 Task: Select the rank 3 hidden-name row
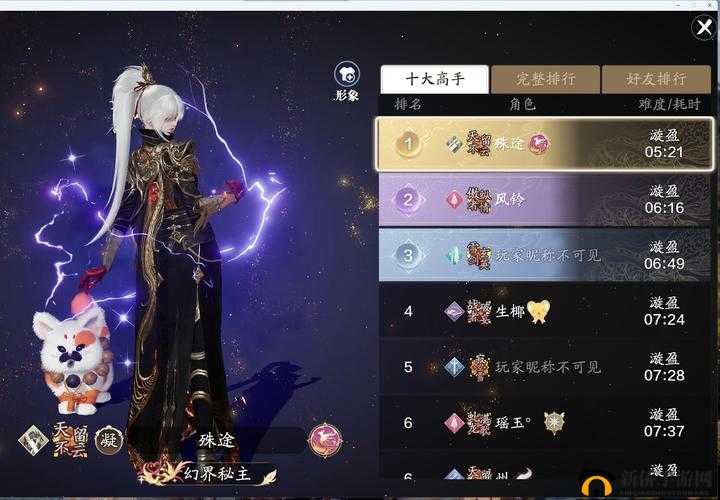click(544, 255)
